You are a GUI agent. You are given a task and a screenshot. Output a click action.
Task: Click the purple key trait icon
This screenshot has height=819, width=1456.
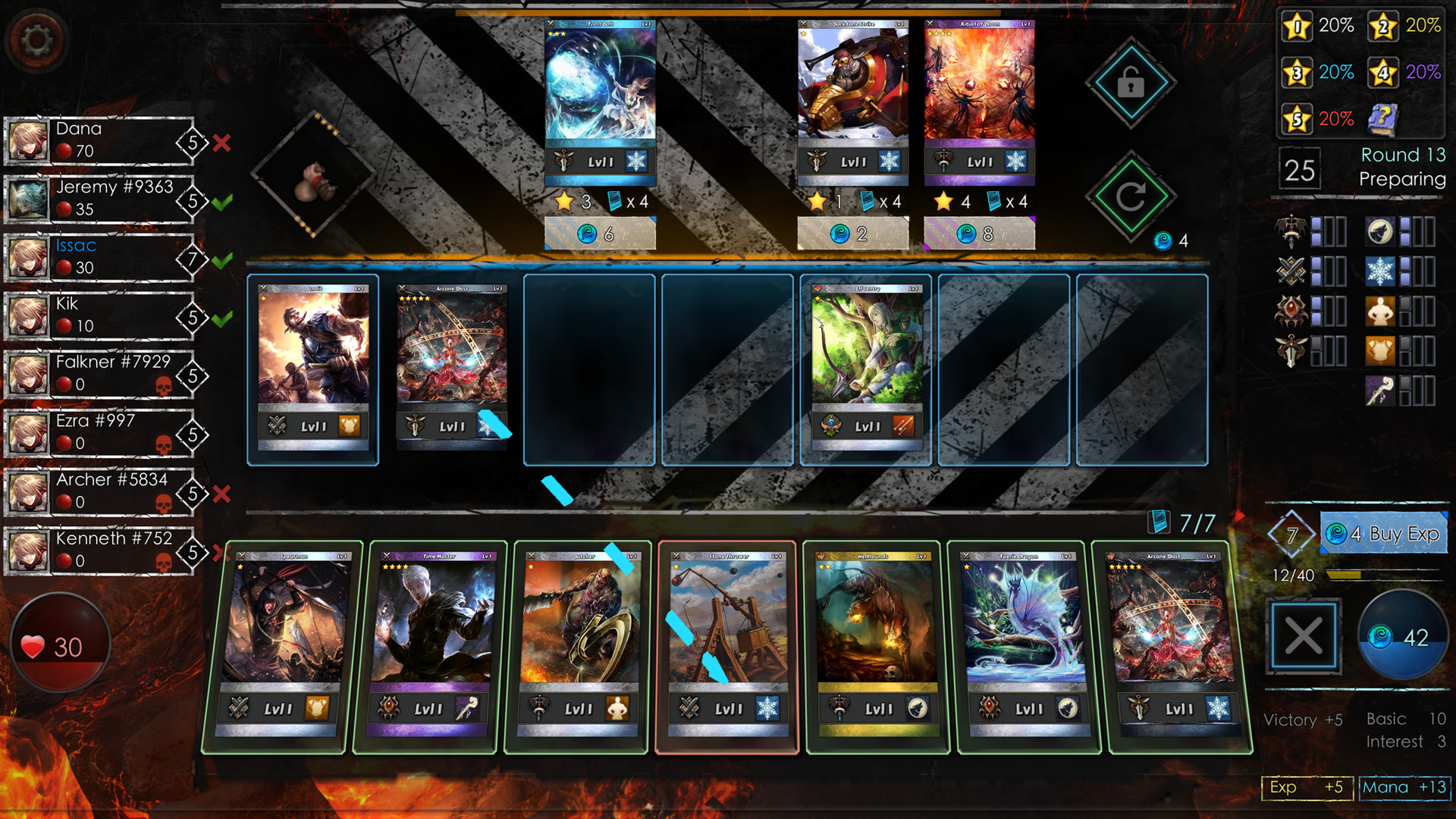pos(1382,388)
